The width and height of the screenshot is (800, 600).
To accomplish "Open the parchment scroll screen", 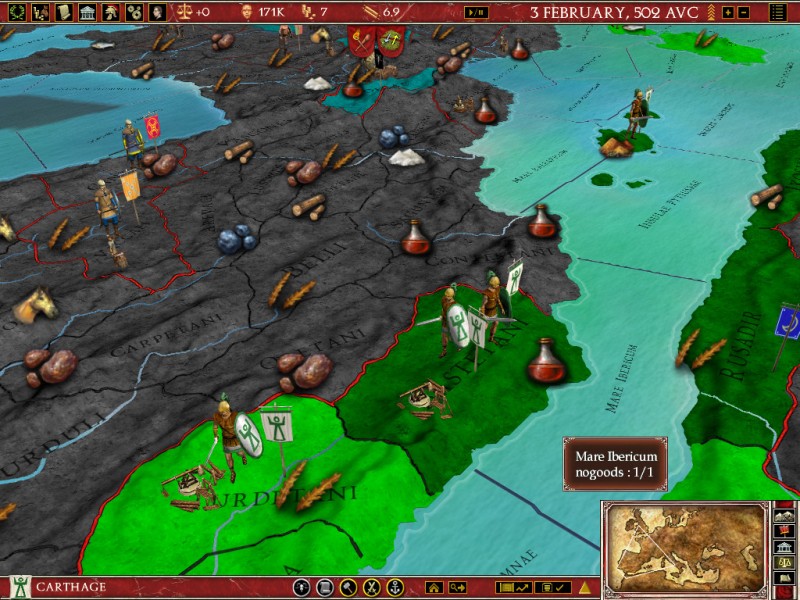I will pos(63,12).
